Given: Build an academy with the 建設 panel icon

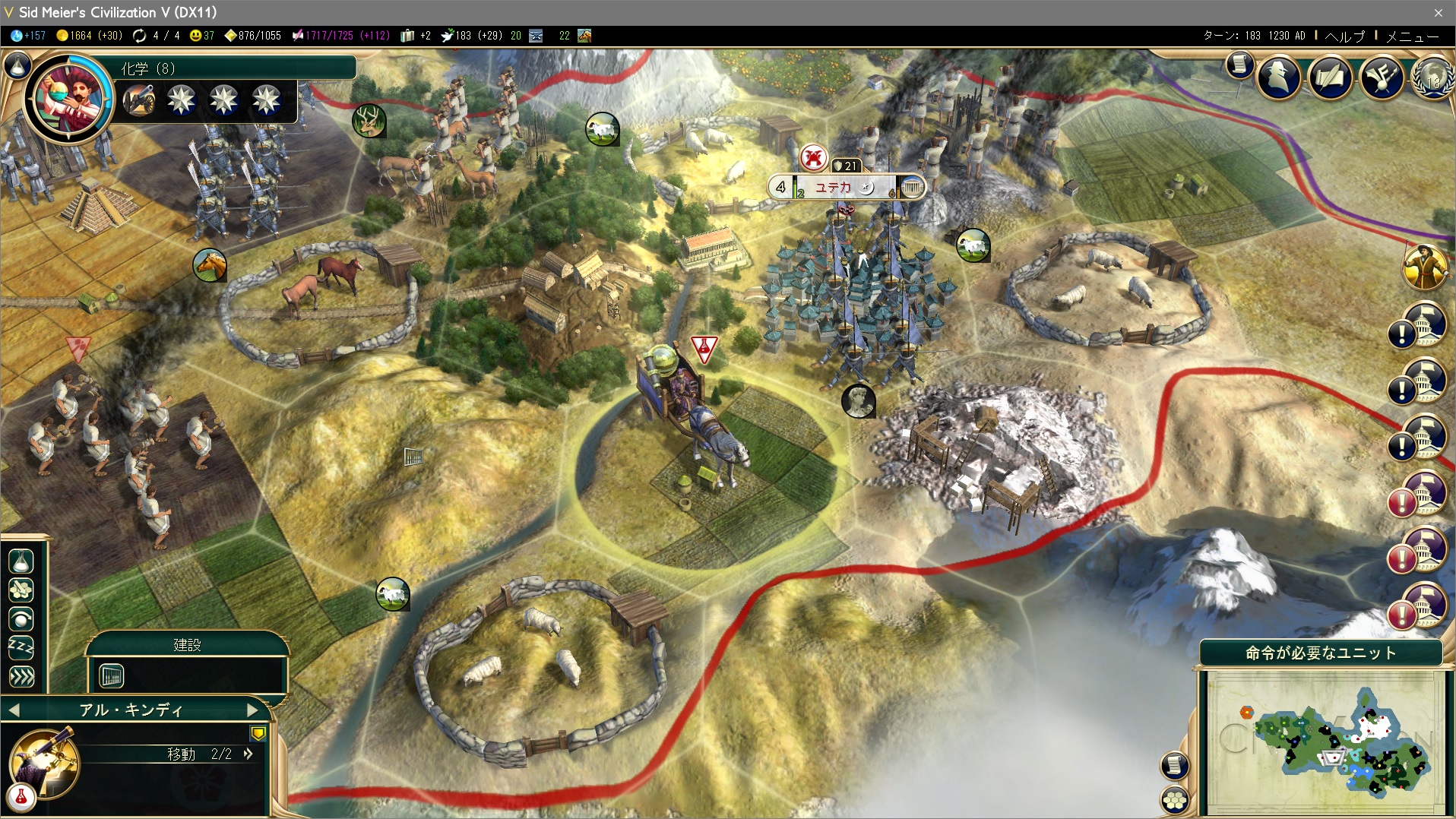Looking at the screenshot, I should 112,675.
